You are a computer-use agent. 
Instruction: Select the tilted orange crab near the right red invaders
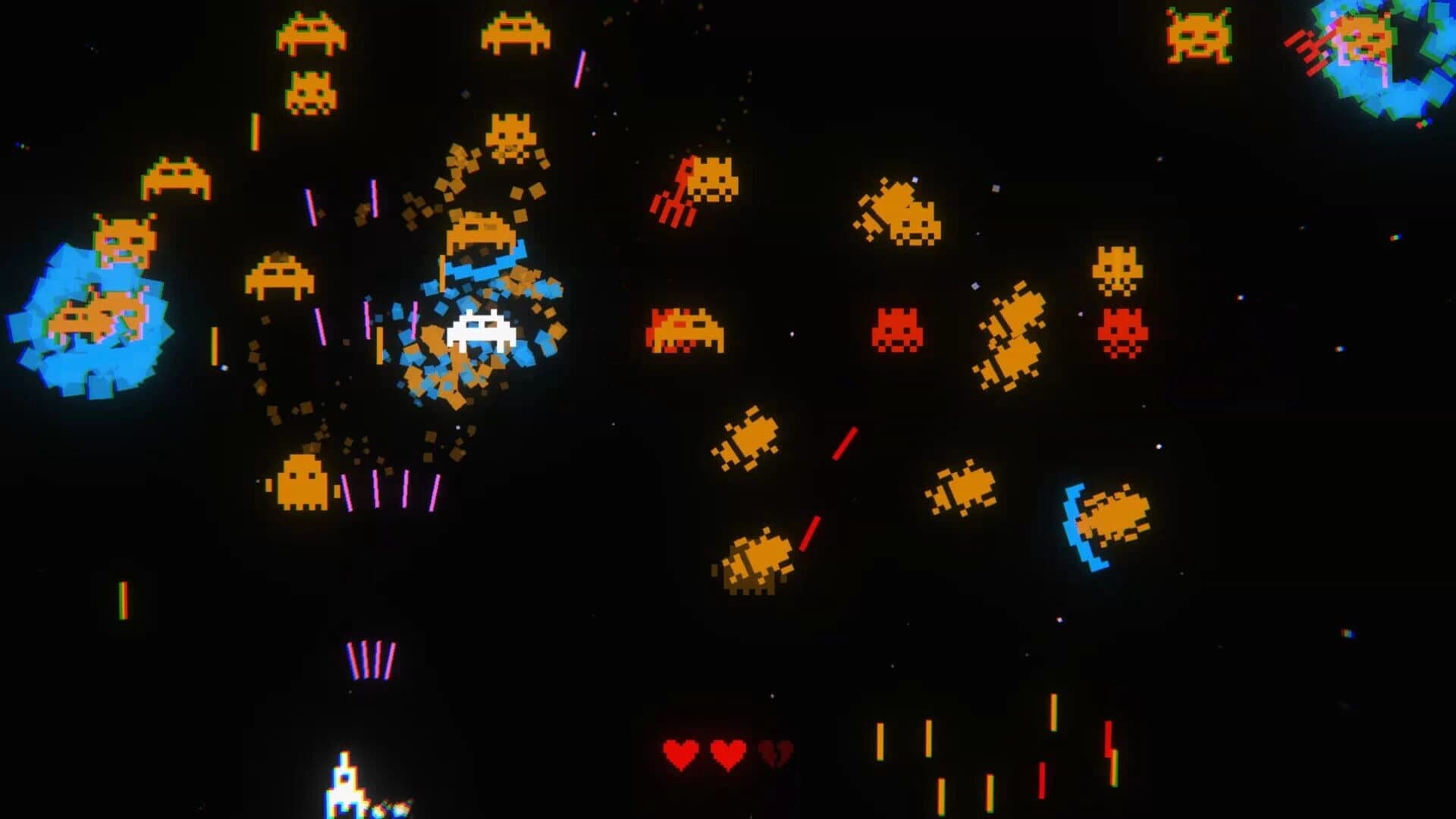[1012, 334]
